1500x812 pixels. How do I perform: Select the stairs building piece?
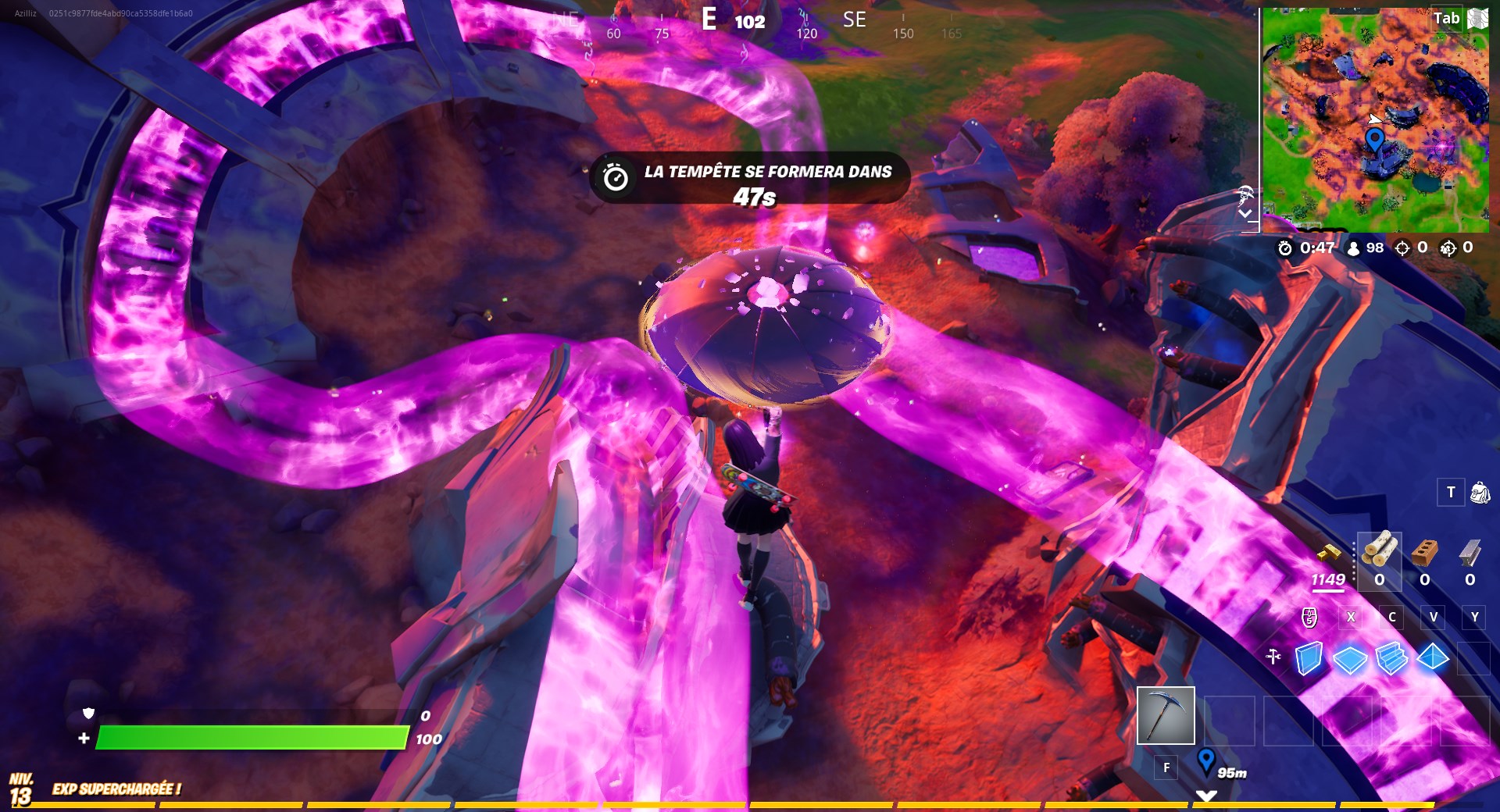(1392, 658)
